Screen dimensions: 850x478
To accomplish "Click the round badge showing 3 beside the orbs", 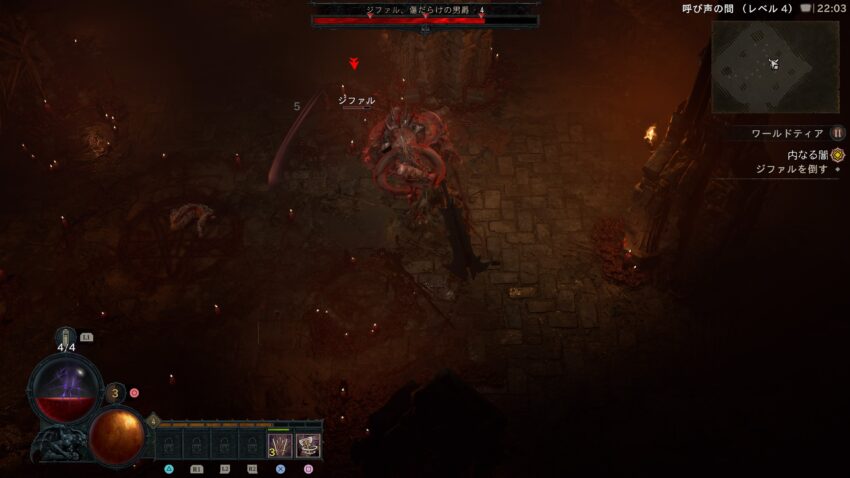I will 115,393.
